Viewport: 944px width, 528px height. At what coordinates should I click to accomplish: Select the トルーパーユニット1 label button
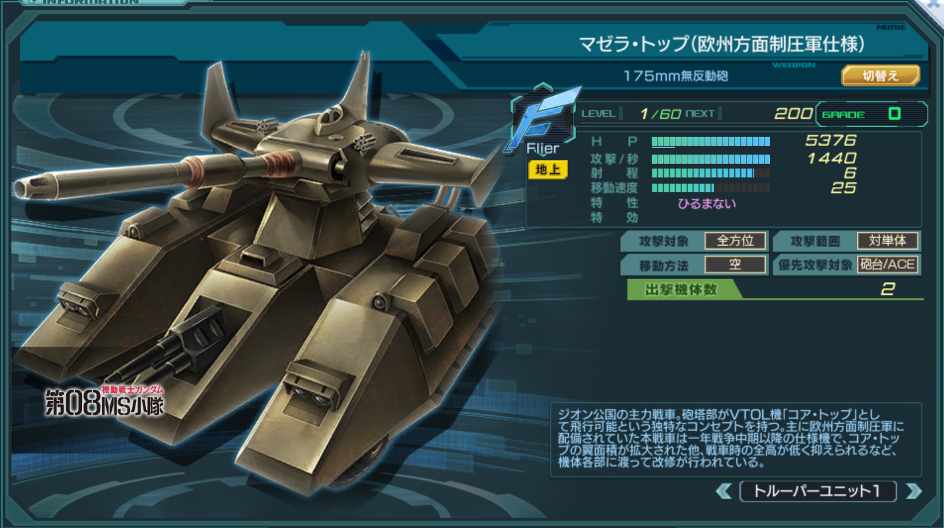click(817, 491)
